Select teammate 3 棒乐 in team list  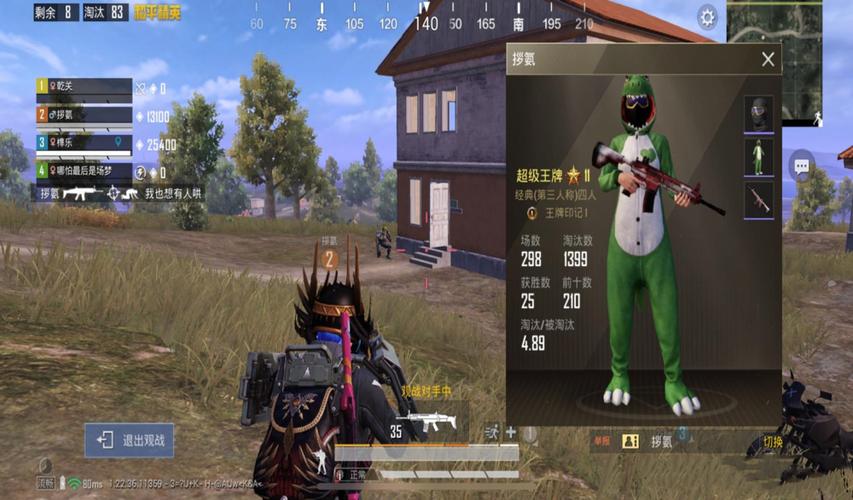tap(84, 143)
